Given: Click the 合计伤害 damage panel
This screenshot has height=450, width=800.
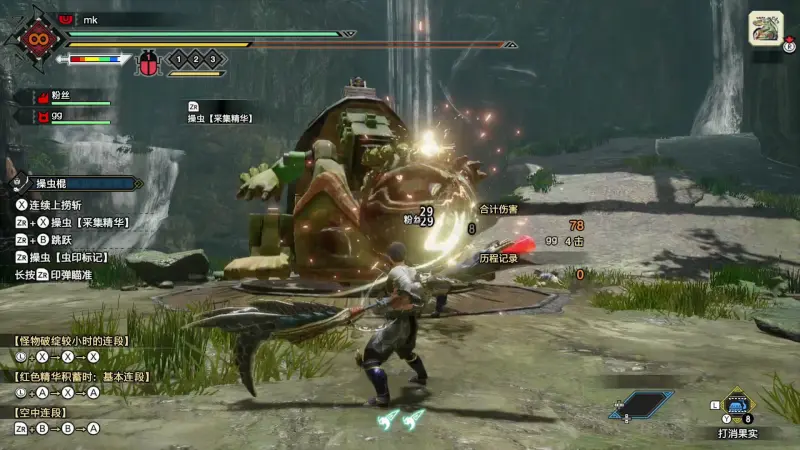Looking at the screenshot, I should coord(498,209).
